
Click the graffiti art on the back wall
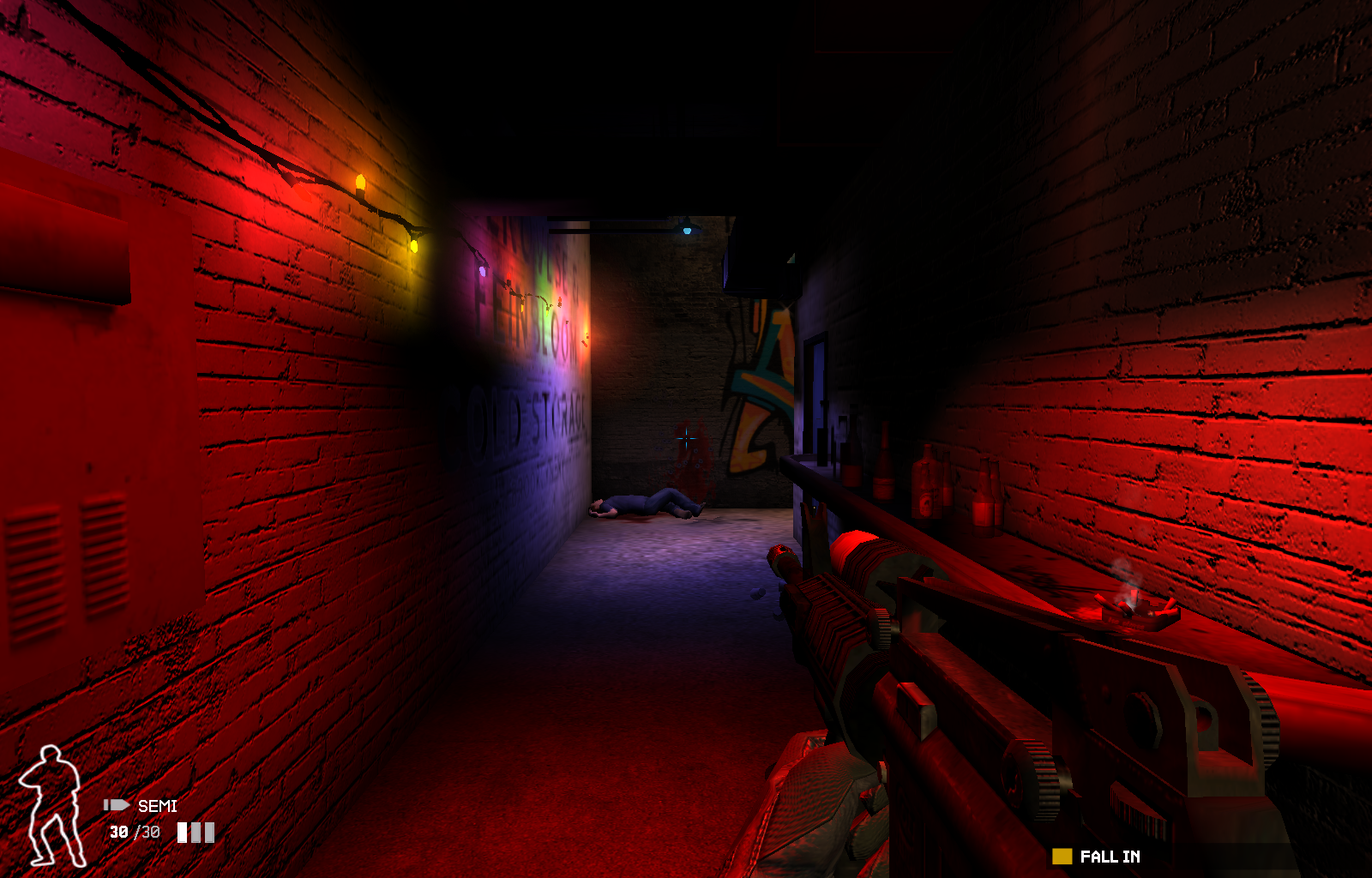point(763,377)
